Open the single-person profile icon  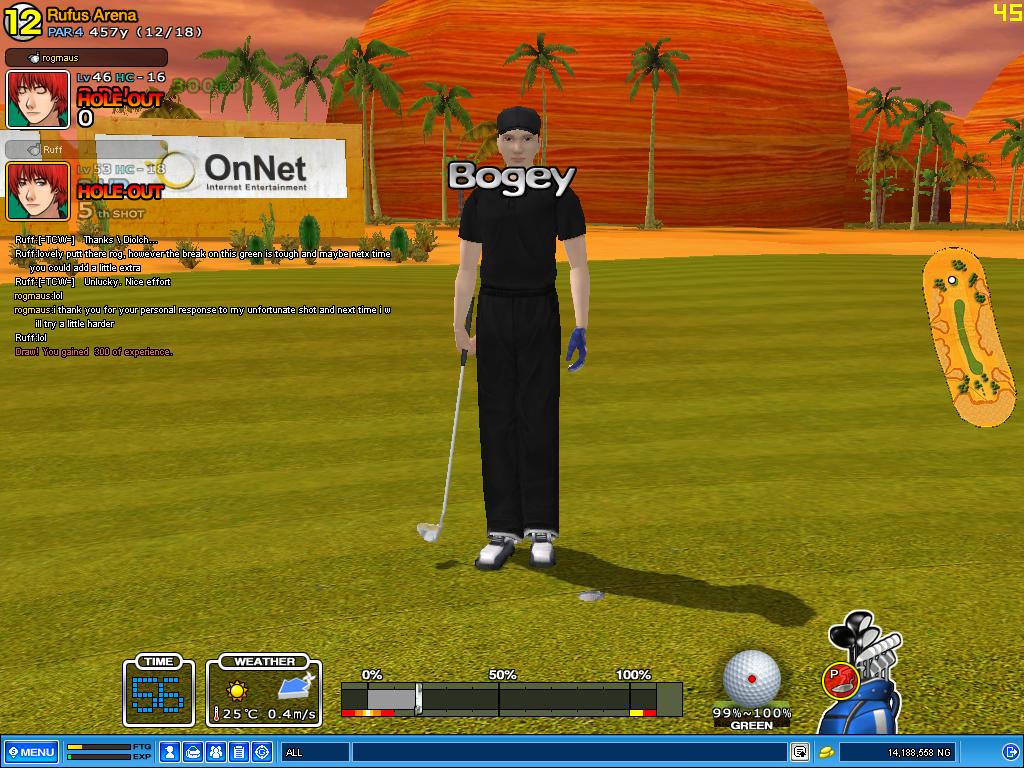[171, 752]
